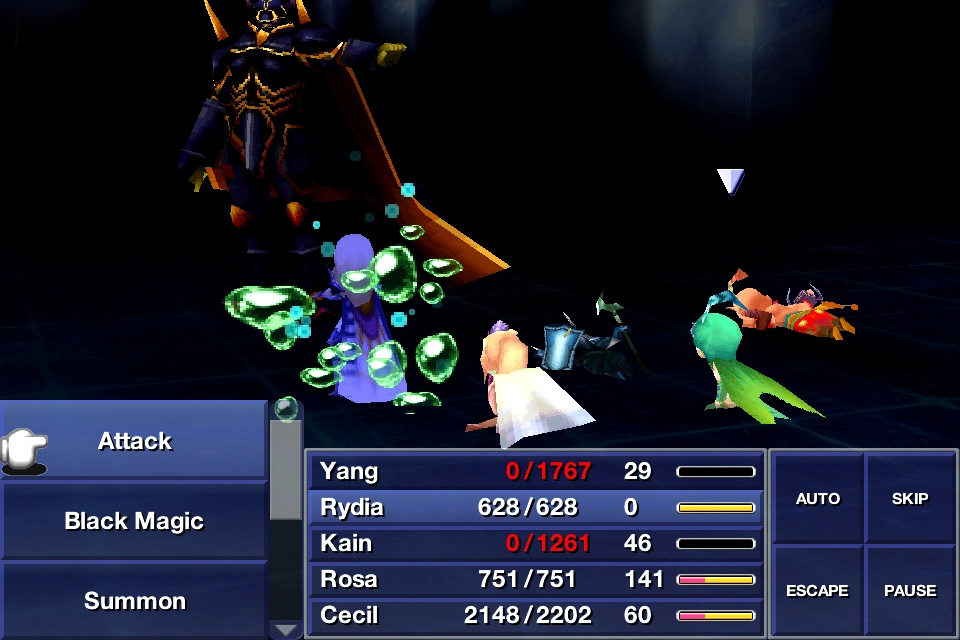Toggle the AUTO battle button

click(x=818, y=499)
